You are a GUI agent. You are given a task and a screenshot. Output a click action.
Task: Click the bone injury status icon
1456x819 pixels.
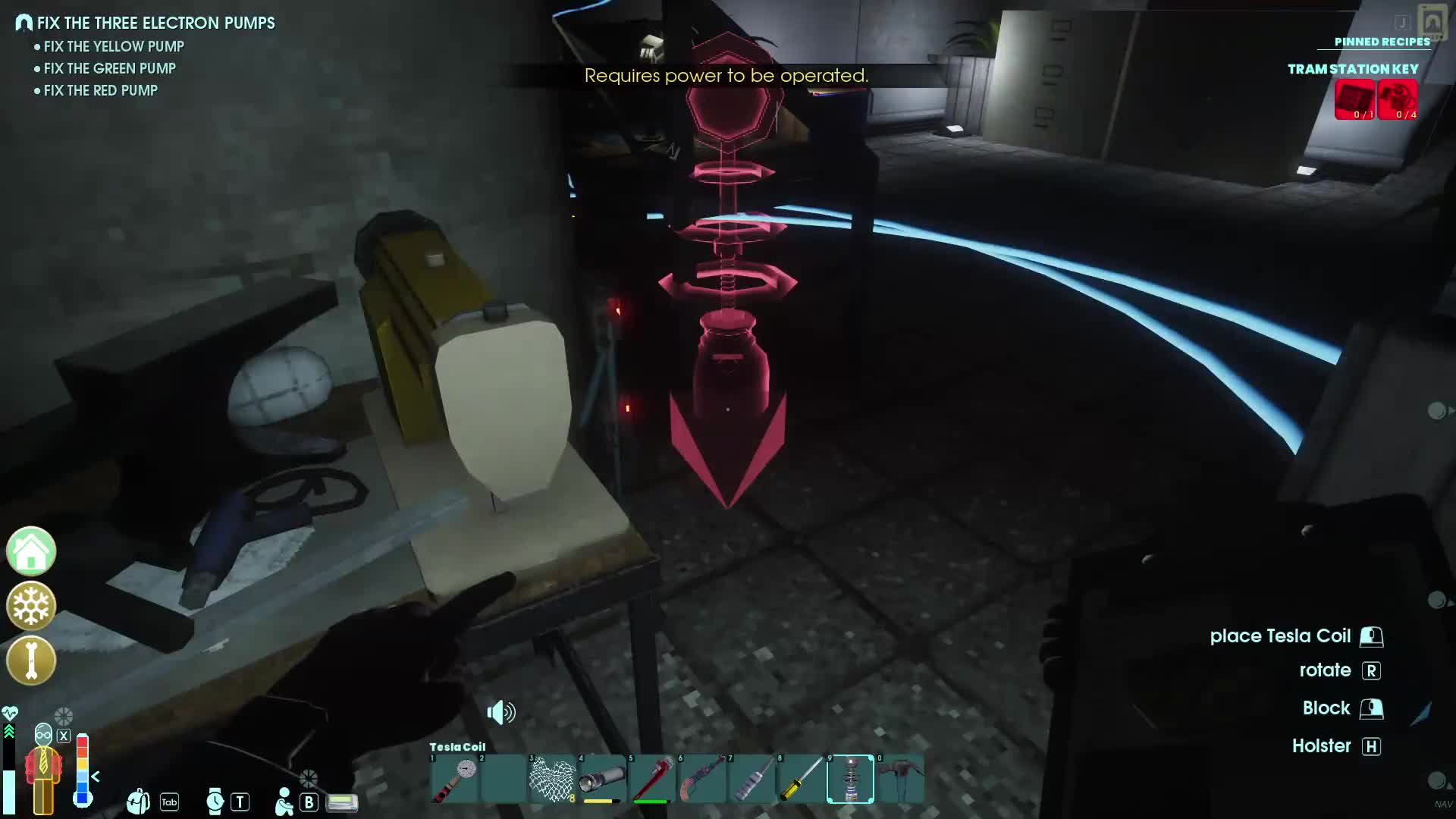31,661
